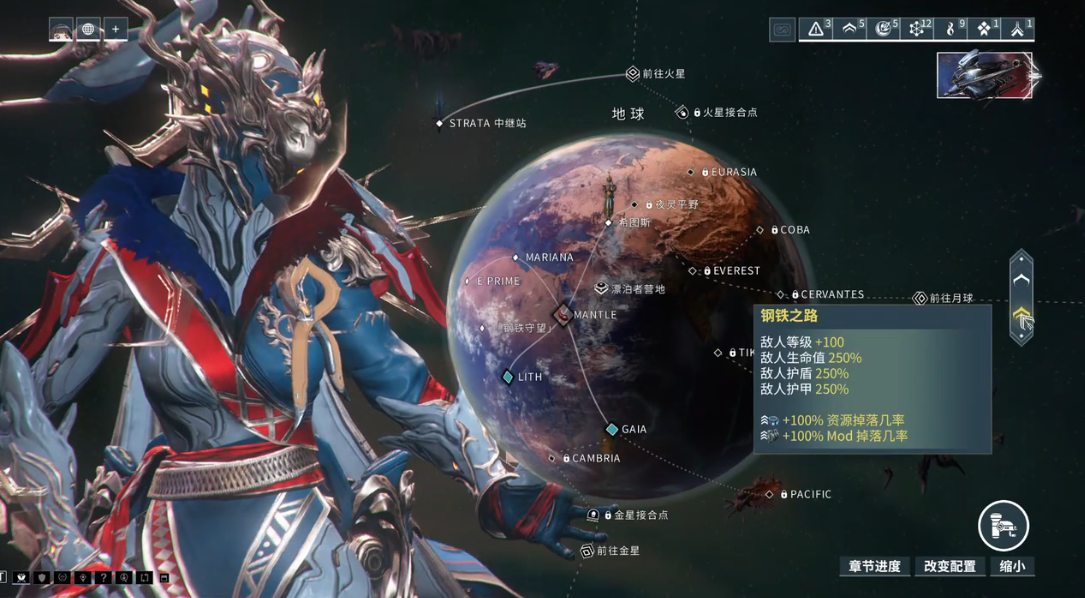Screen dimensions: 1085x598
Task: Open the alerts tab with warning triangle
Action: 816,29
